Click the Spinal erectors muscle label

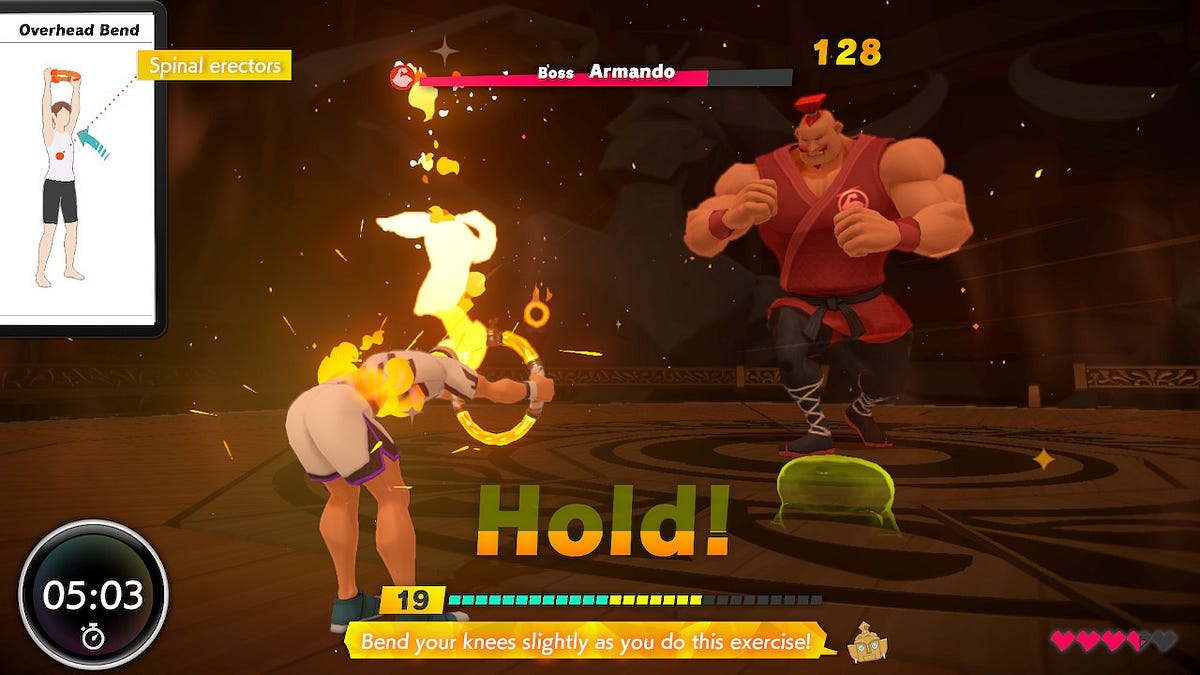(215, 66)
